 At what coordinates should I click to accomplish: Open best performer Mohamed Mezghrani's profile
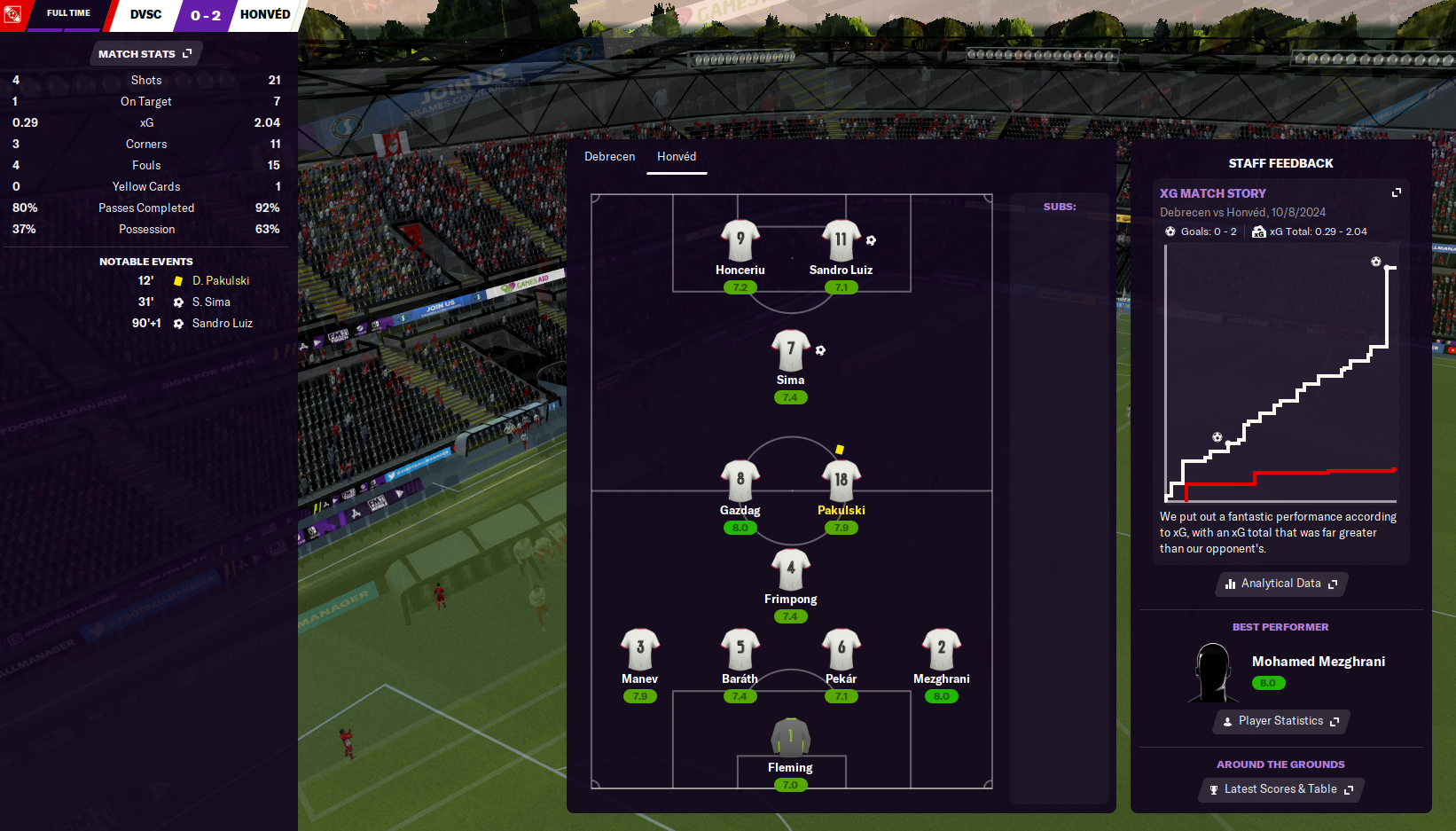1318,662
